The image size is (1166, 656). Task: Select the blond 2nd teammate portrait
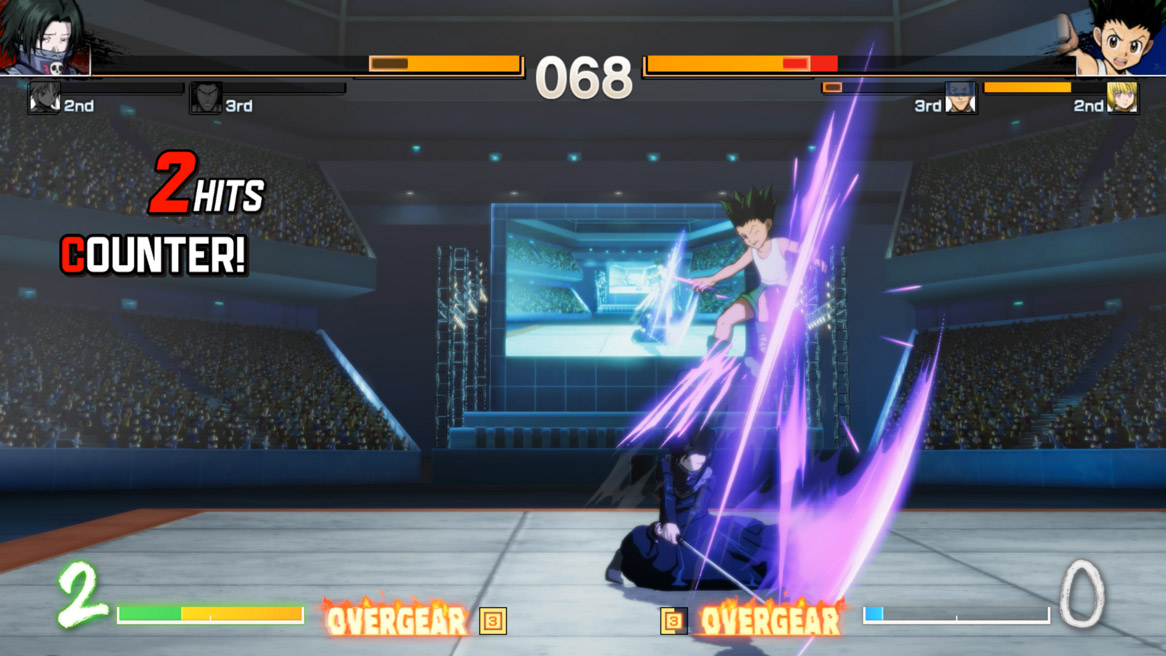coord(1122,97)
